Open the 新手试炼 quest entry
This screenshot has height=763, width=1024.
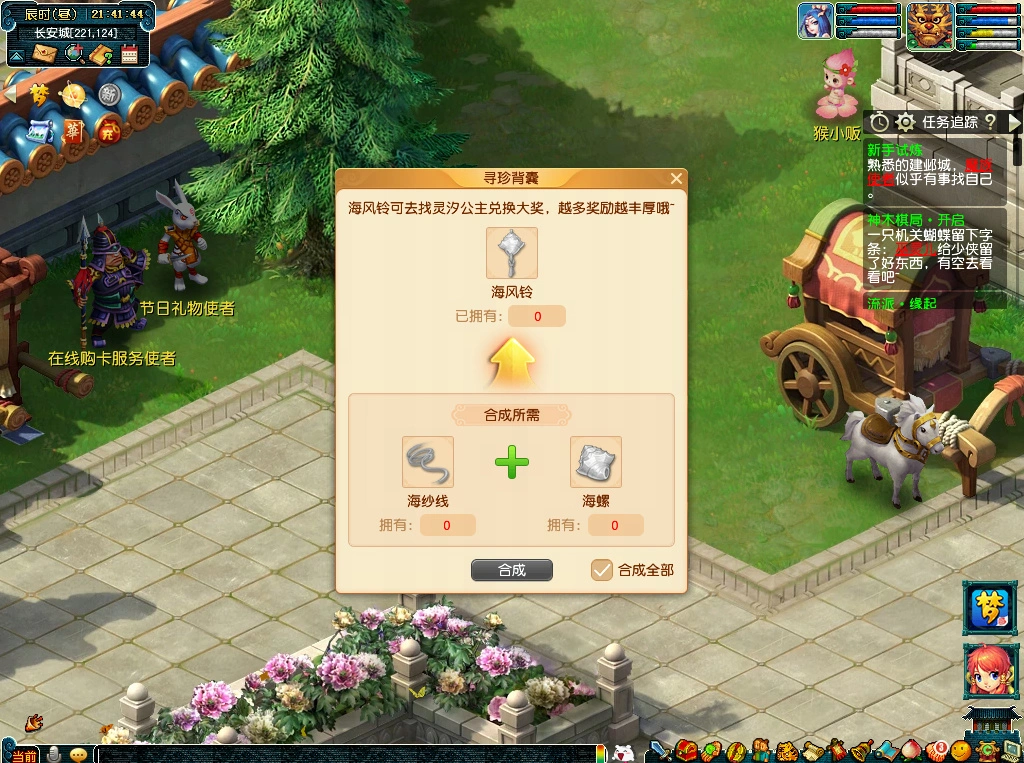coord(888,149)
